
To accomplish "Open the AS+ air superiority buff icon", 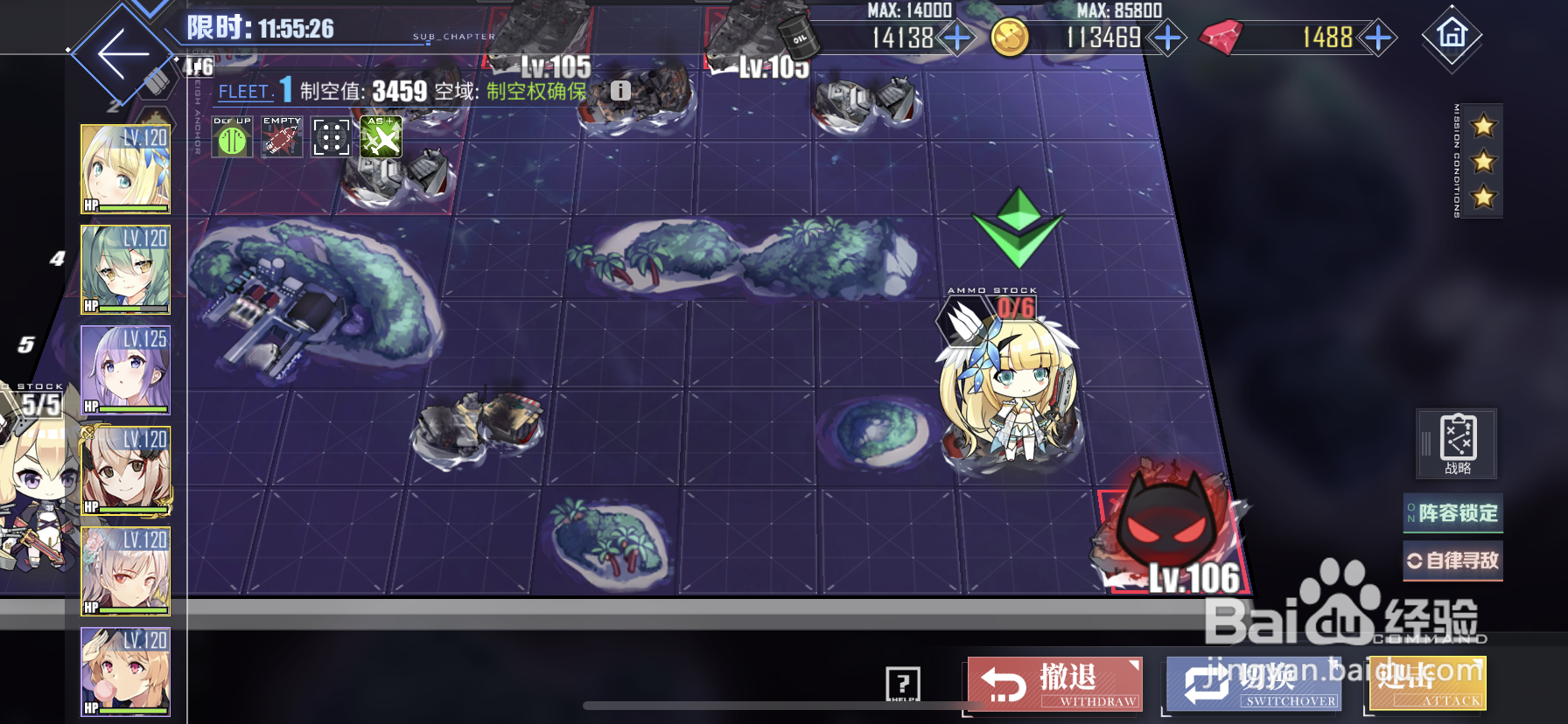I will (381, 136).
